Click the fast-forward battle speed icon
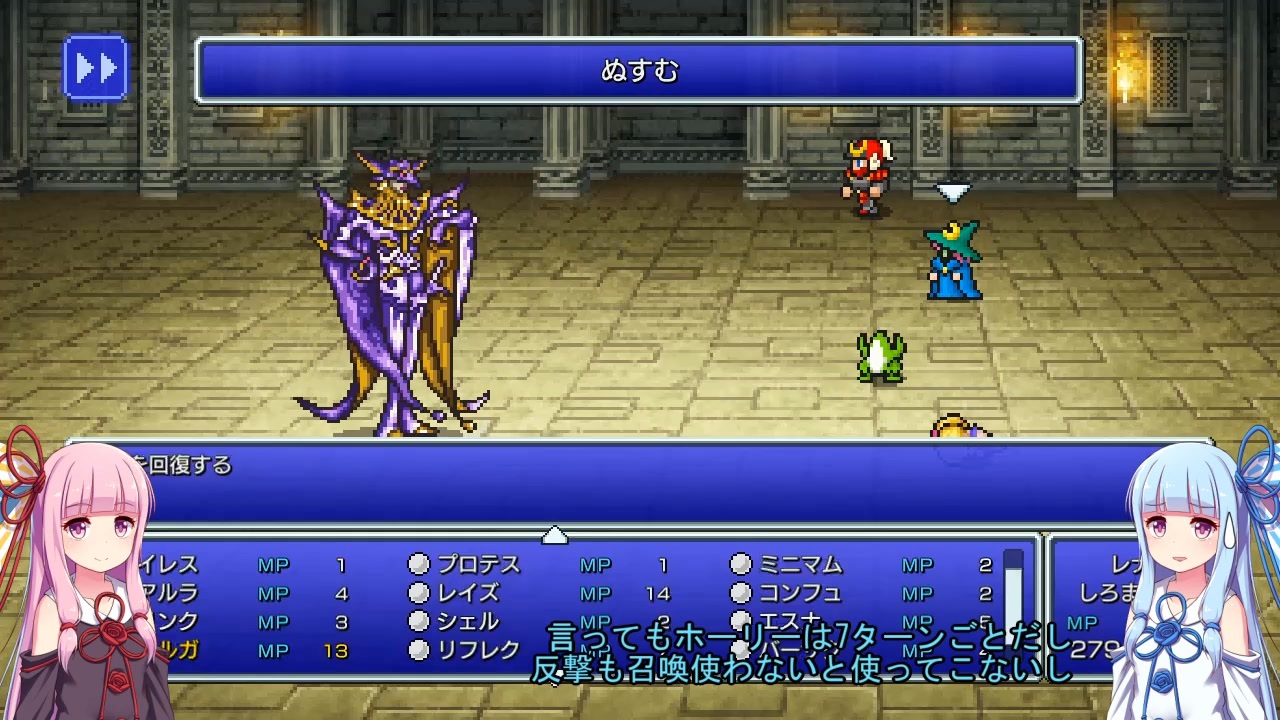The width and height of the screenshot is (1280, 720). coord(95,68)
